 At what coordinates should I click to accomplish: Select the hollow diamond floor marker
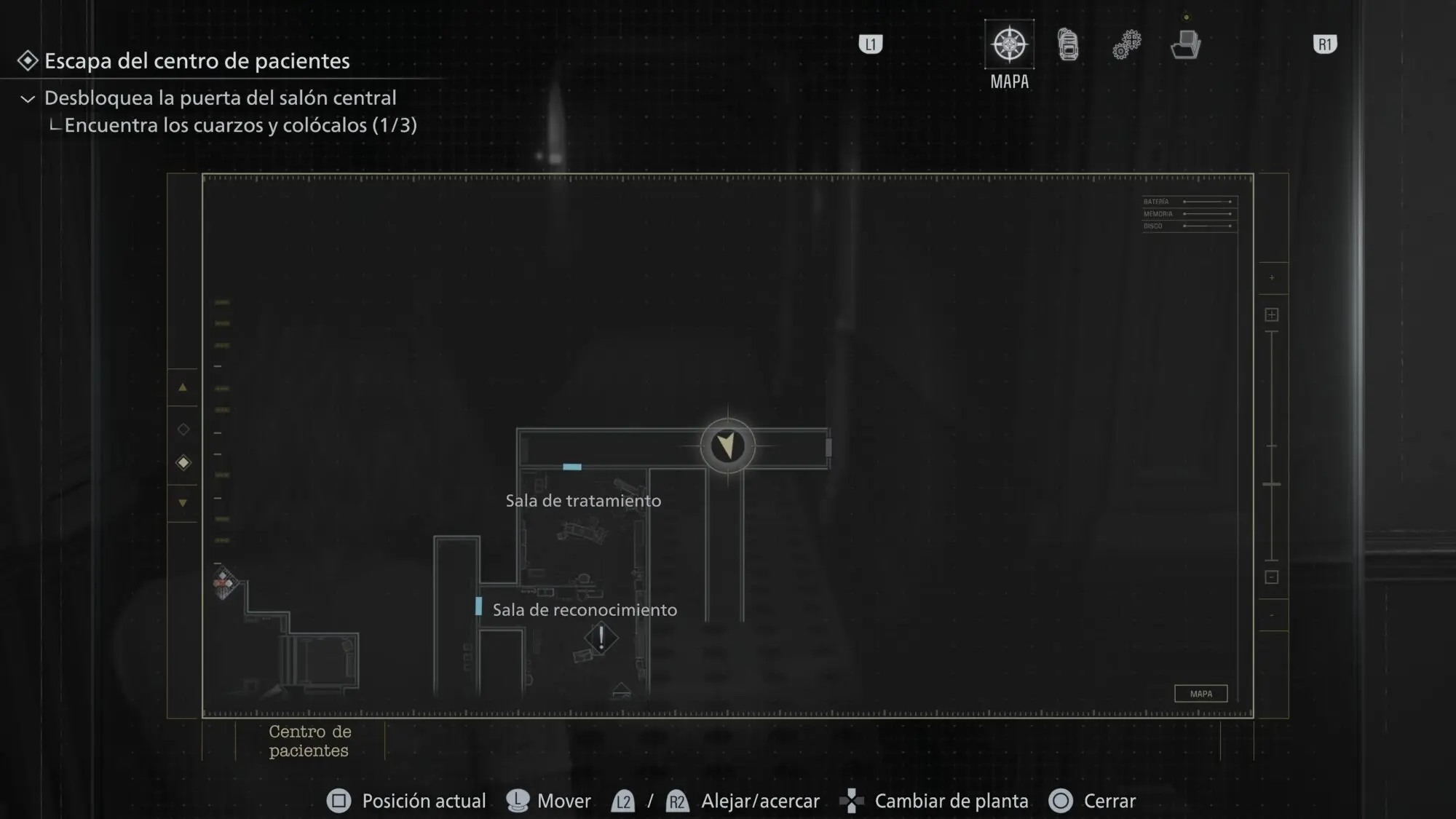[183, 430]
